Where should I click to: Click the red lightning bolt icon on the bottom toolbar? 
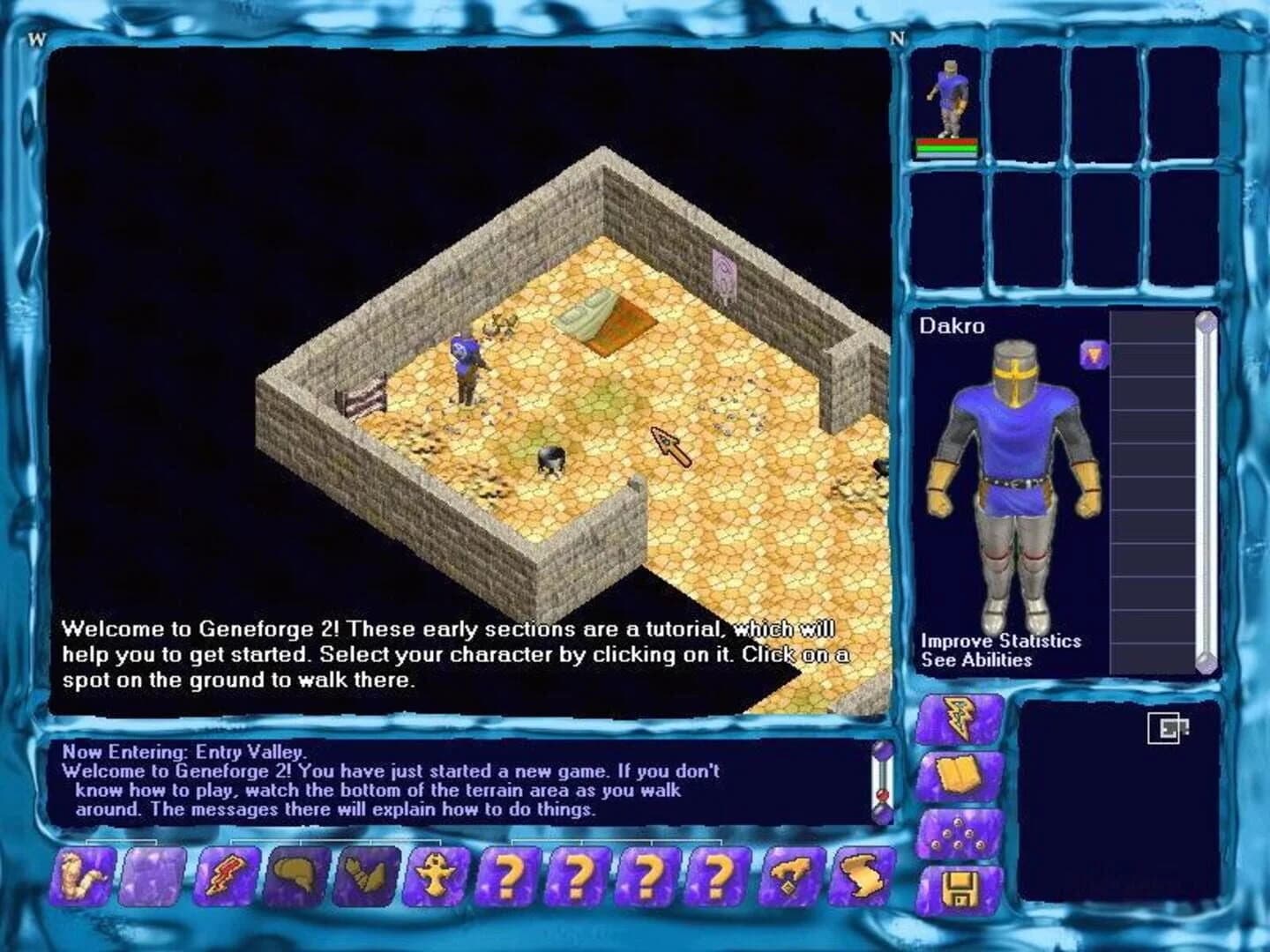[x=224, y=879]
